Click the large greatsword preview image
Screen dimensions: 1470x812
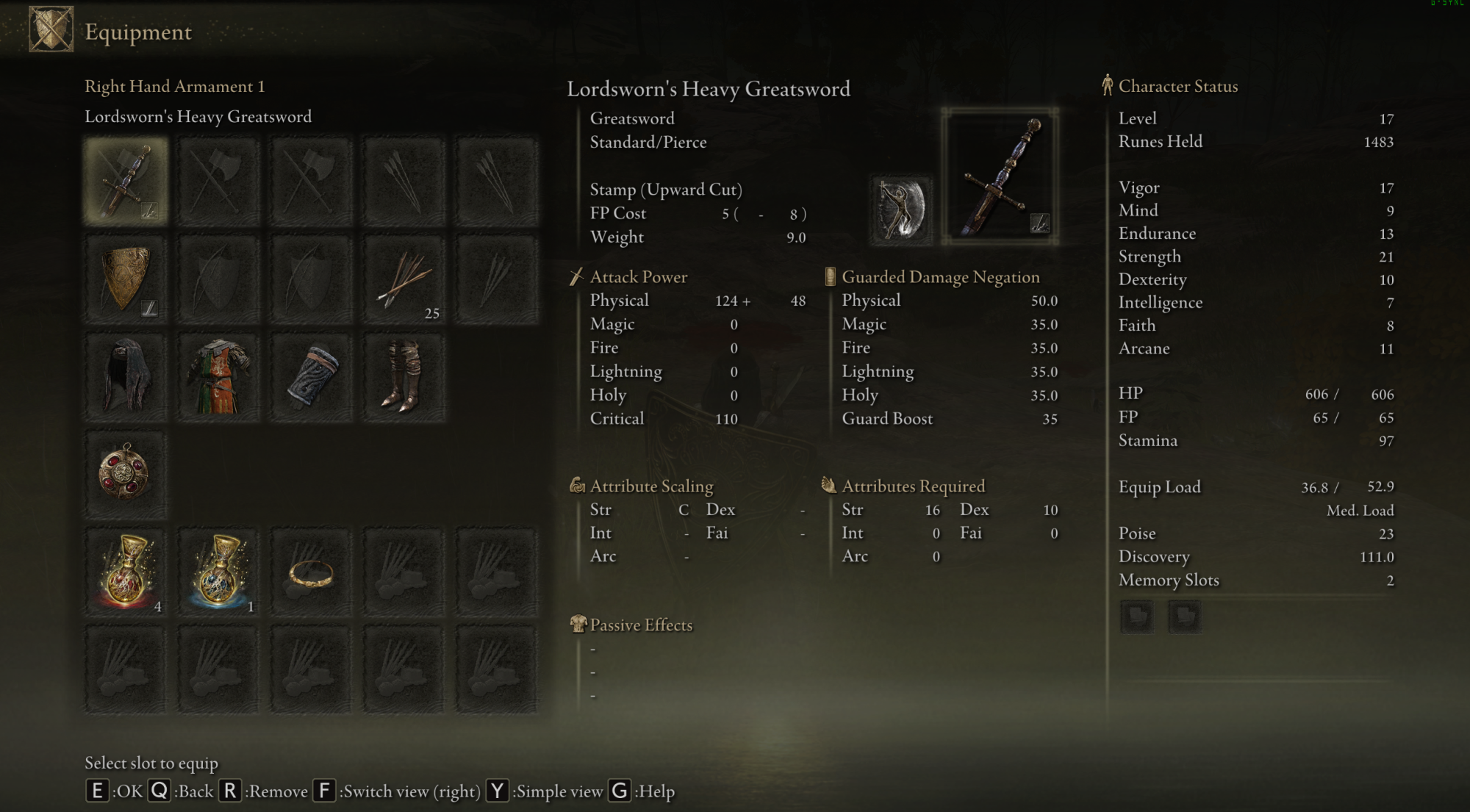tap(1000, 176)
